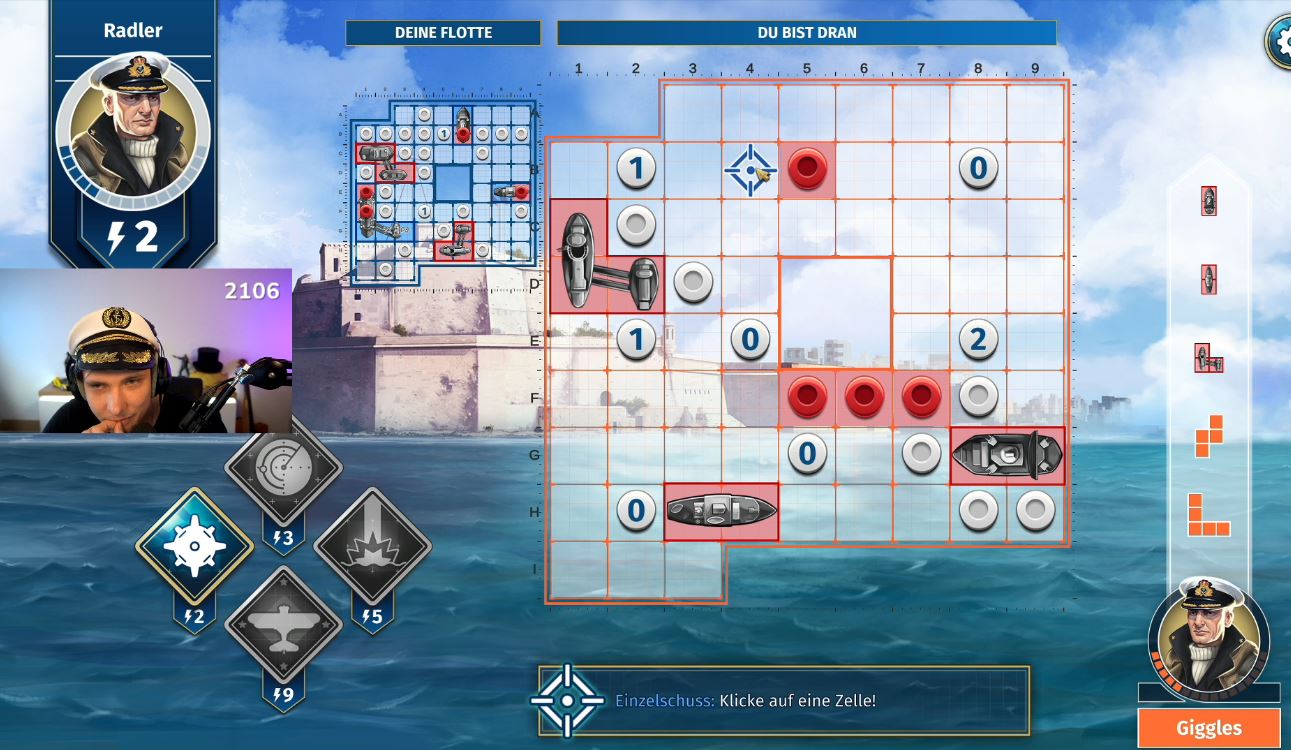Click the orange L-shaped ship indicator in sidebar
The image size is (1291, 750).
point(1209,516)
